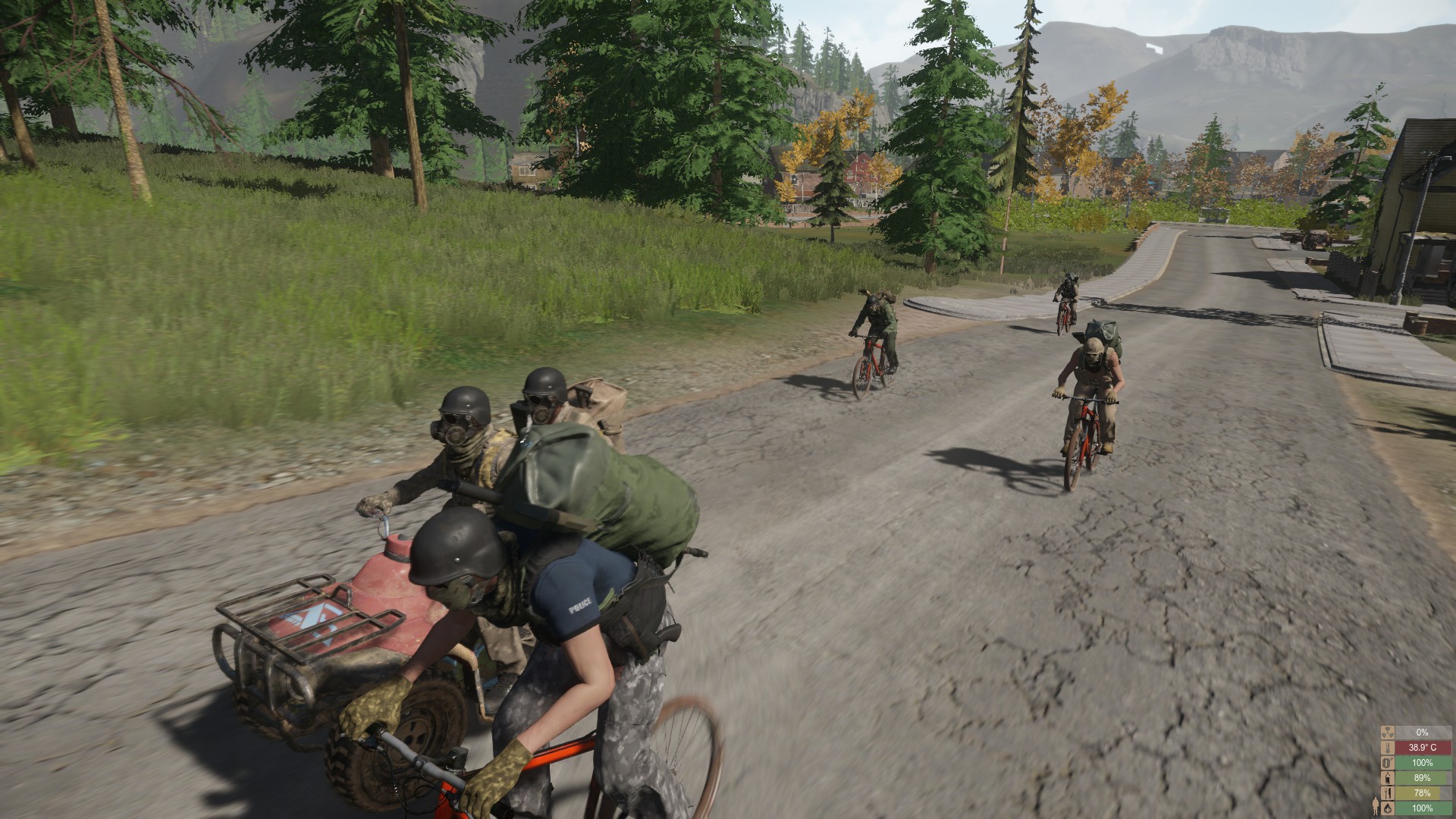
Task: Click the yellow 78% hunger bar
Action: tap(1424, 793)
